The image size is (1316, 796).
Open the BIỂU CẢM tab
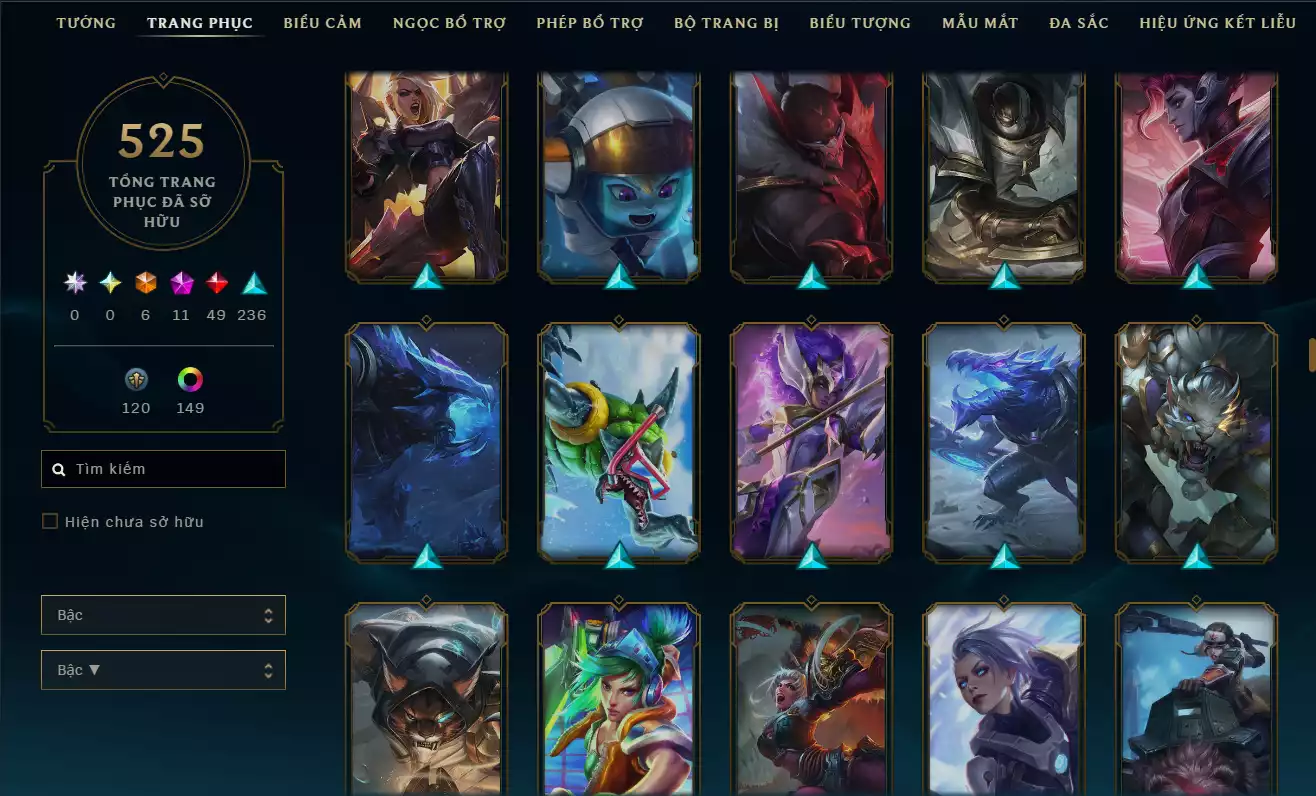(323, 22)
